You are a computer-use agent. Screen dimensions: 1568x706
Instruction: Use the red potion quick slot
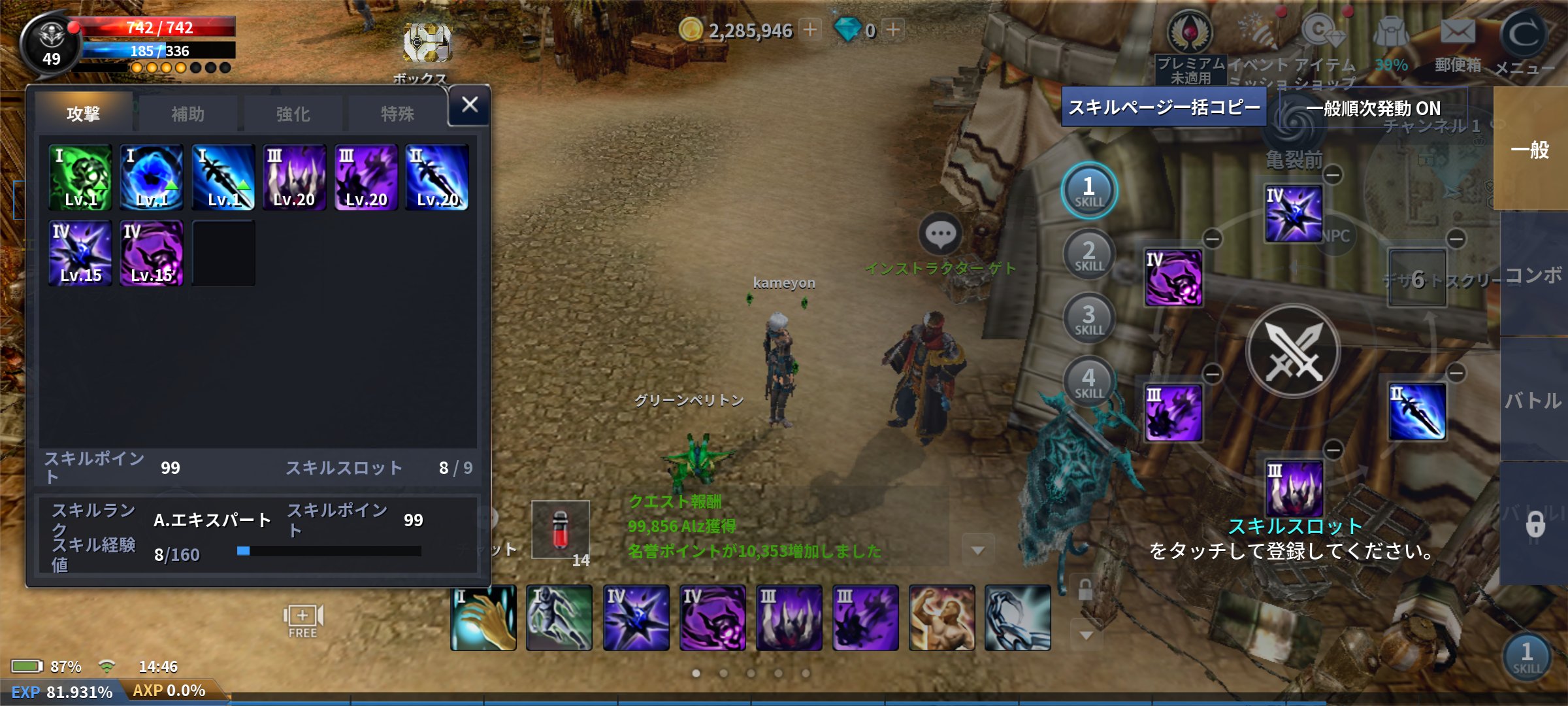point(561,529)
